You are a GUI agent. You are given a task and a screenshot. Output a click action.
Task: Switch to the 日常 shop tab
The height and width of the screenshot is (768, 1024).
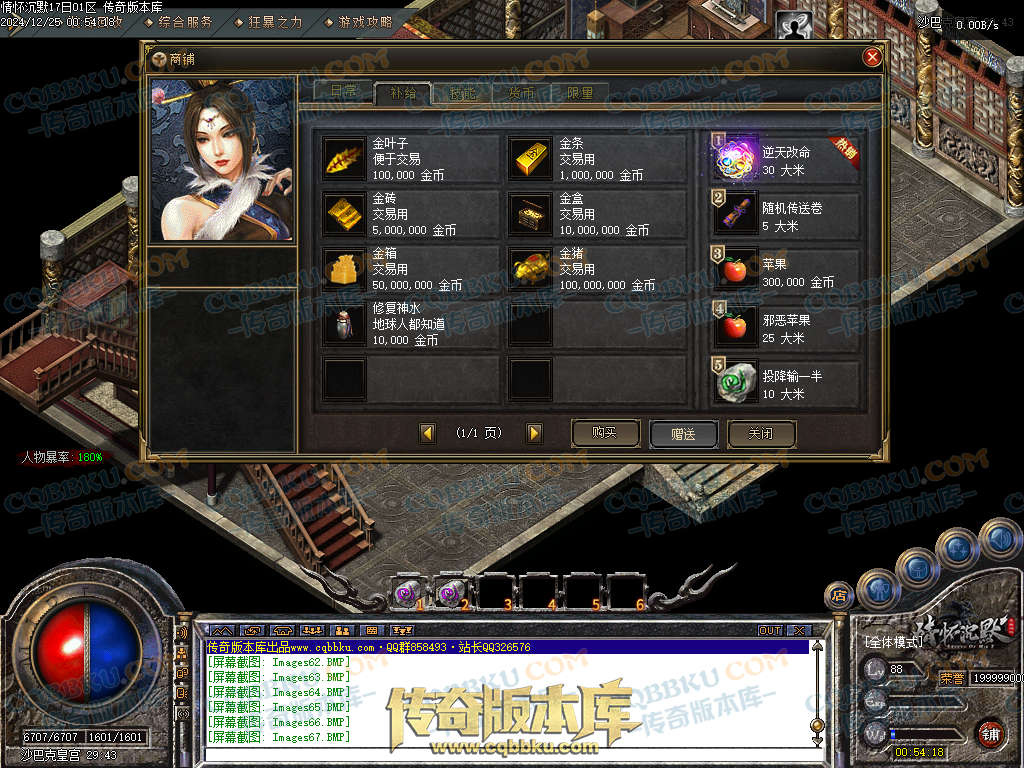pyautogui.click(x=342, y=92)
